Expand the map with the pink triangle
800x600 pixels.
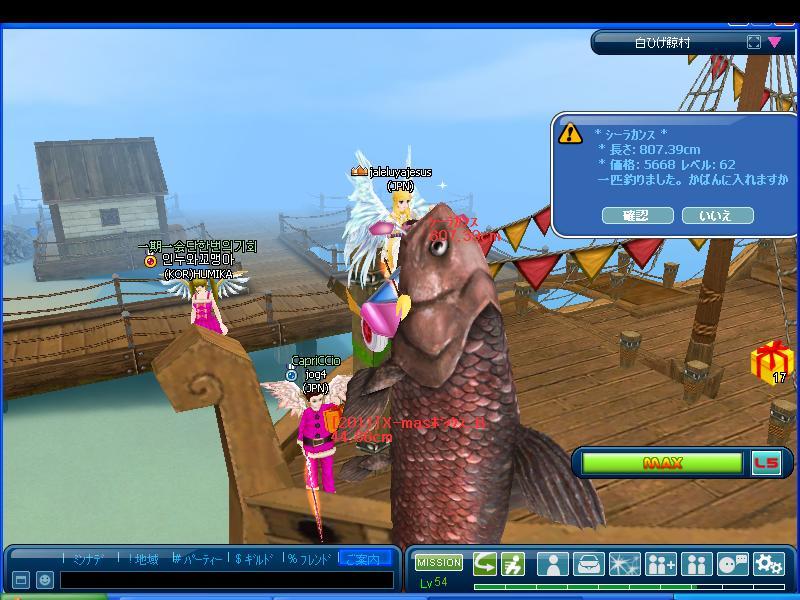coord(775,42)
